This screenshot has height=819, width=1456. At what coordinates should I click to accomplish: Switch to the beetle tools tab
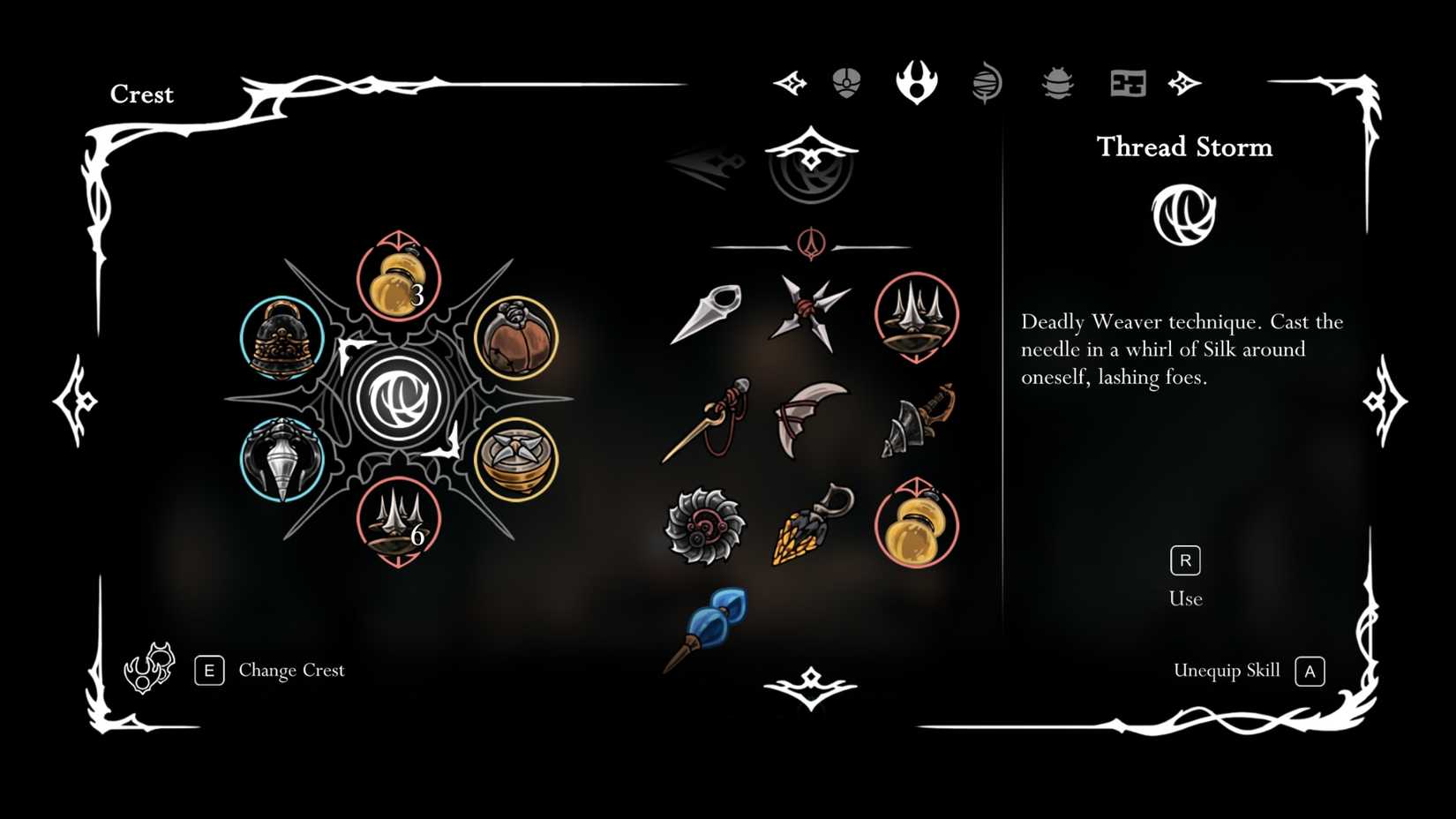click(1057, 83)
